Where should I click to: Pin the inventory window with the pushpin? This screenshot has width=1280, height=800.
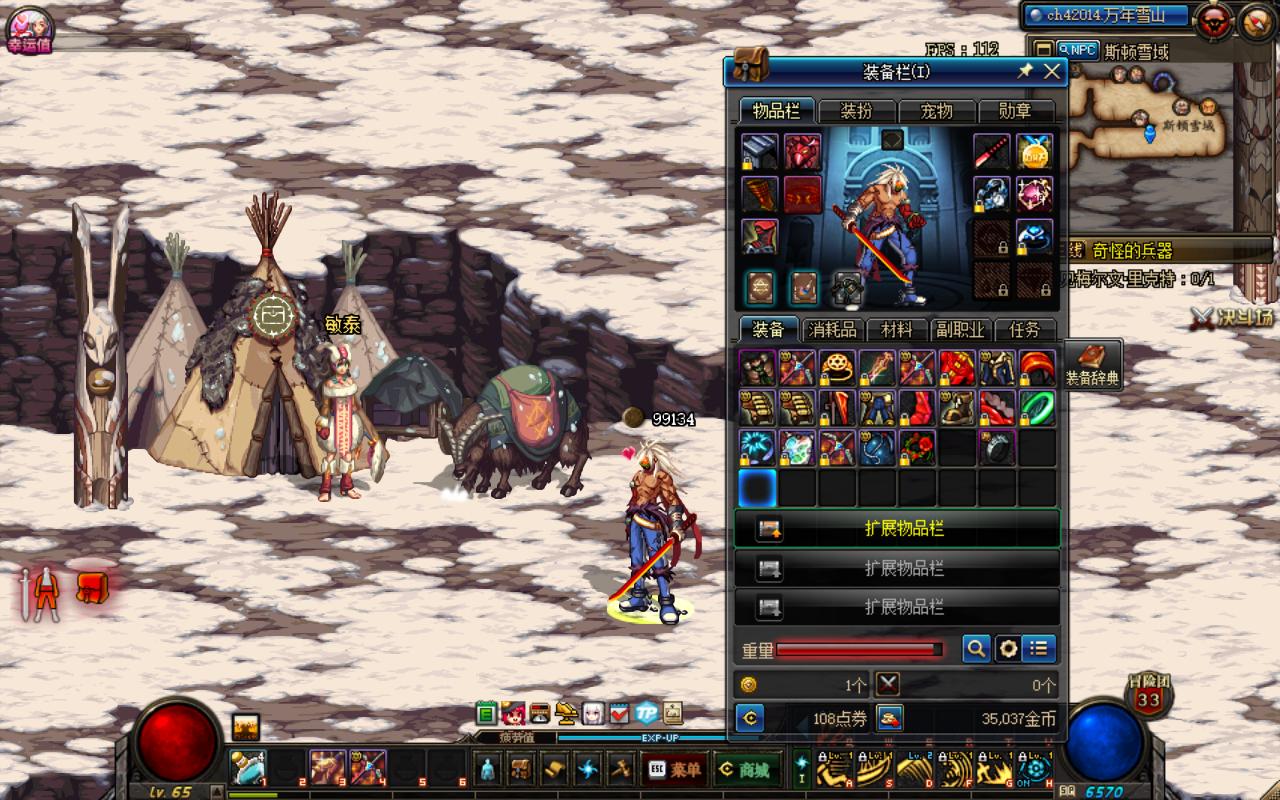tap(1025, 72)
